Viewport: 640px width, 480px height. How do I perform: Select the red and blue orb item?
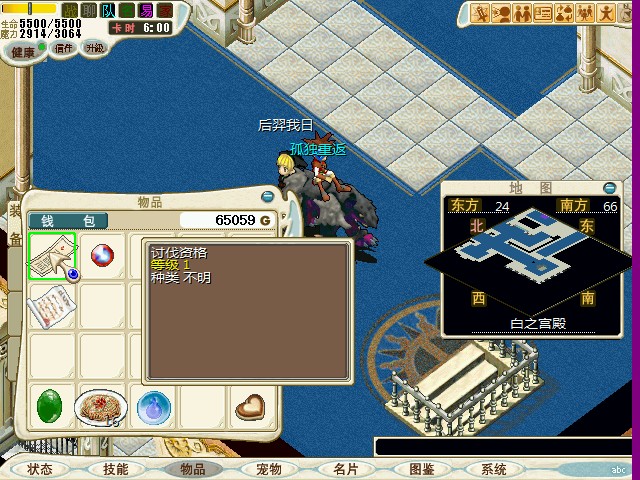[102, 256]
